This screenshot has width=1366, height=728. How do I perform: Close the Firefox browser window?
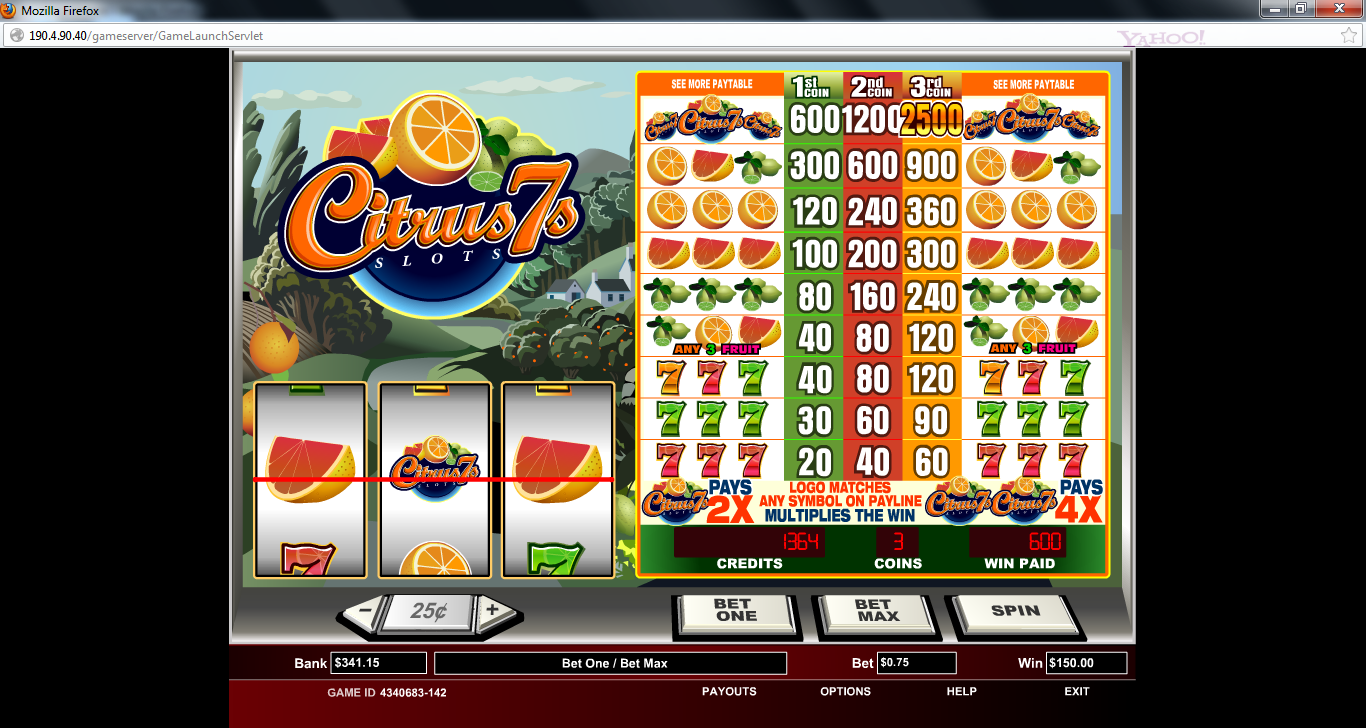point(1345,8)
